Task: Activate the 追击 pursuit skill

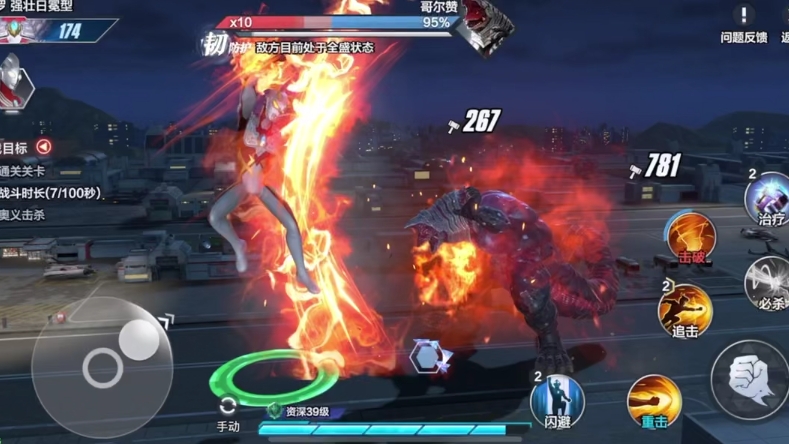Action: coord(685,310)
